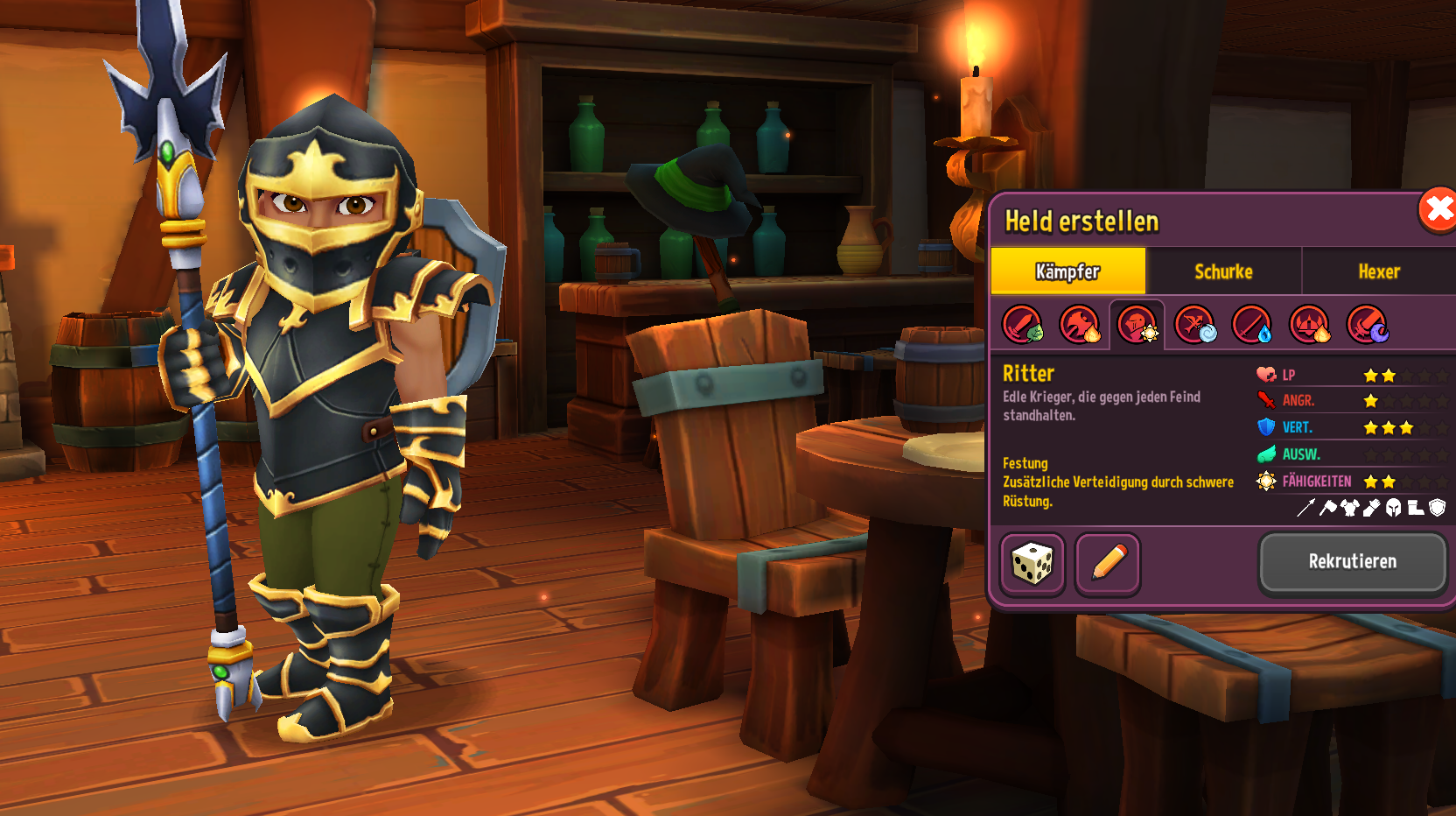This screenshot has height=816, width=1456.
Task: Switch to the Schurke tab
Action: coord(1223,271)
